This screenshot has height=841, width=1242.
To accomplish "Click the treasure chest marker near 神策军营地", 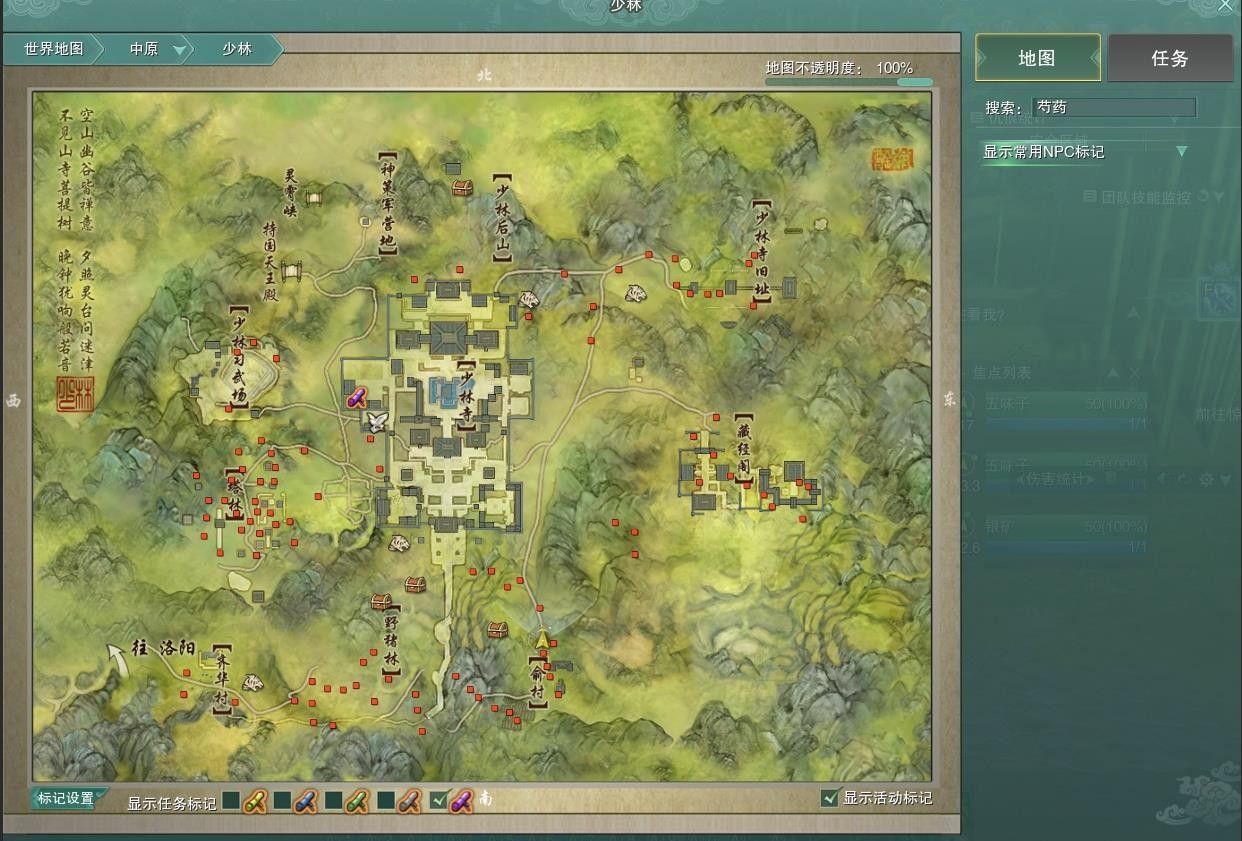I will pos(461,187).
